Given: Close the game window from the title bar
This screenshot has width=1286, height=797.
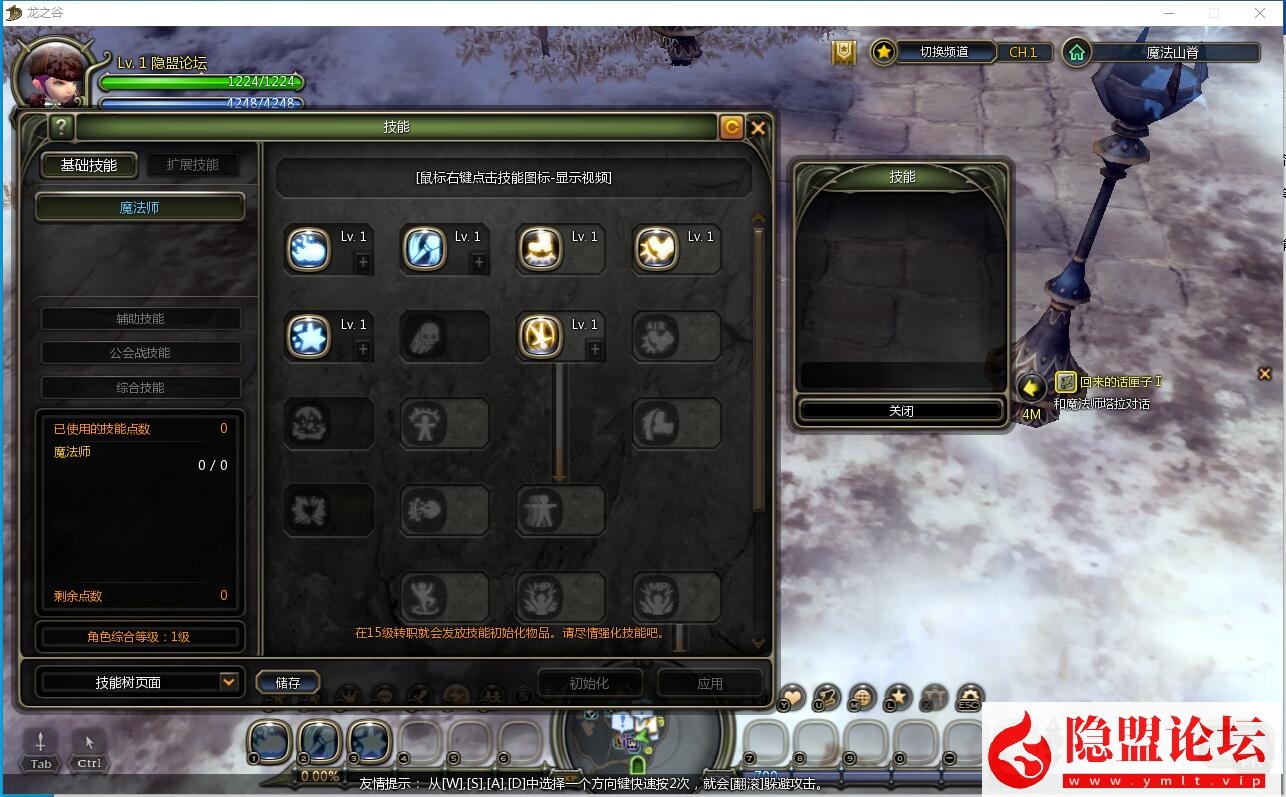Looking at the screenshot, I should click(x=1260, y=13).
